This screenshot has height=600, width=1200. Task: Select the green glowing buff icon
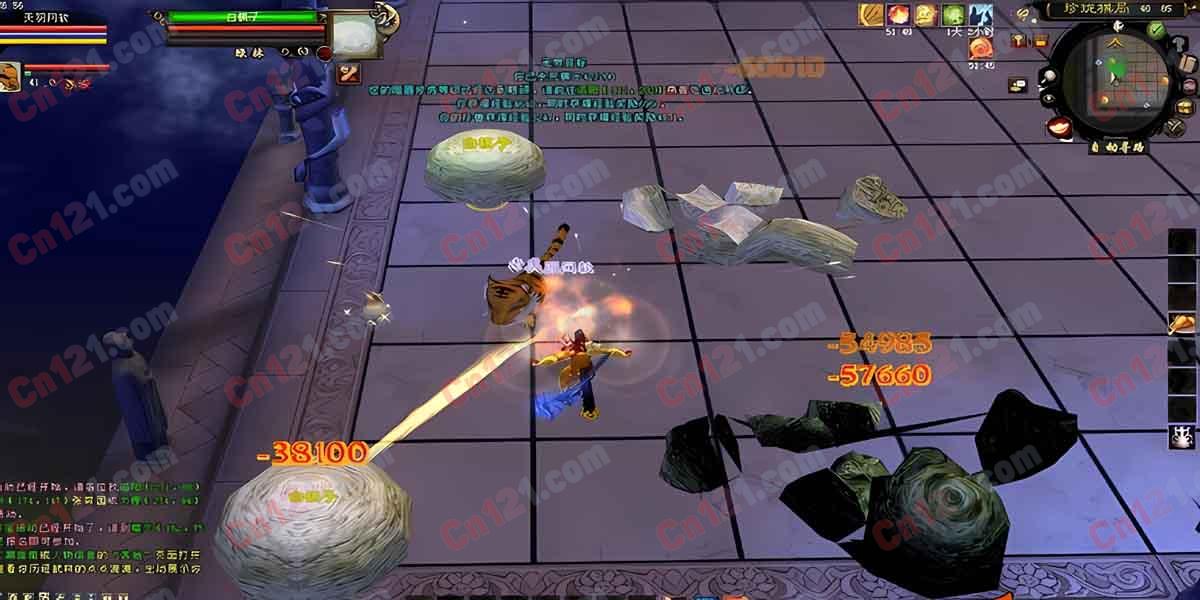[953, 15]
